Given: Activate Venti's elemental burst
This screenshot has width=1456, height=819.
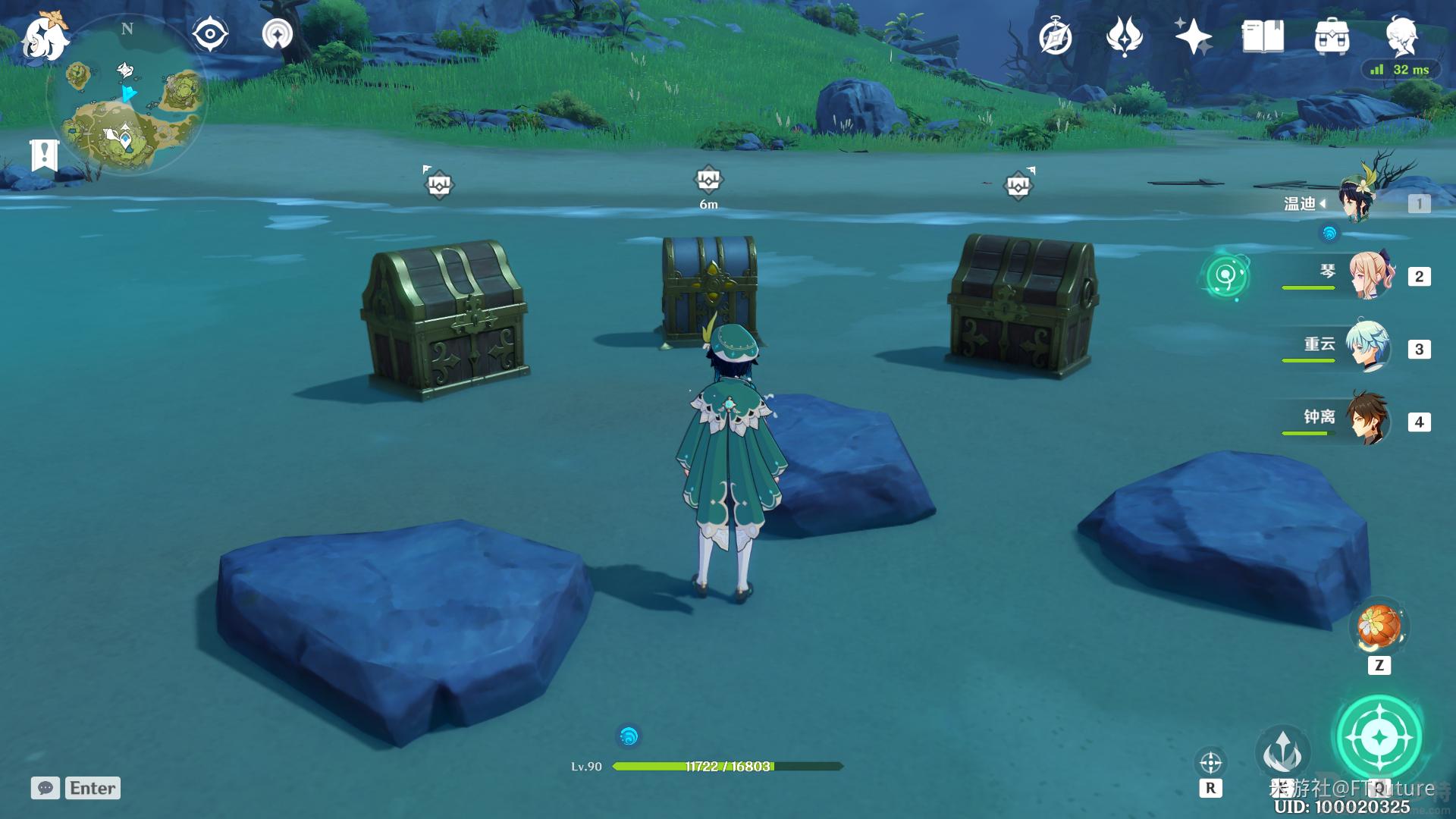Looking at the screenshot, I should 1379,737.
